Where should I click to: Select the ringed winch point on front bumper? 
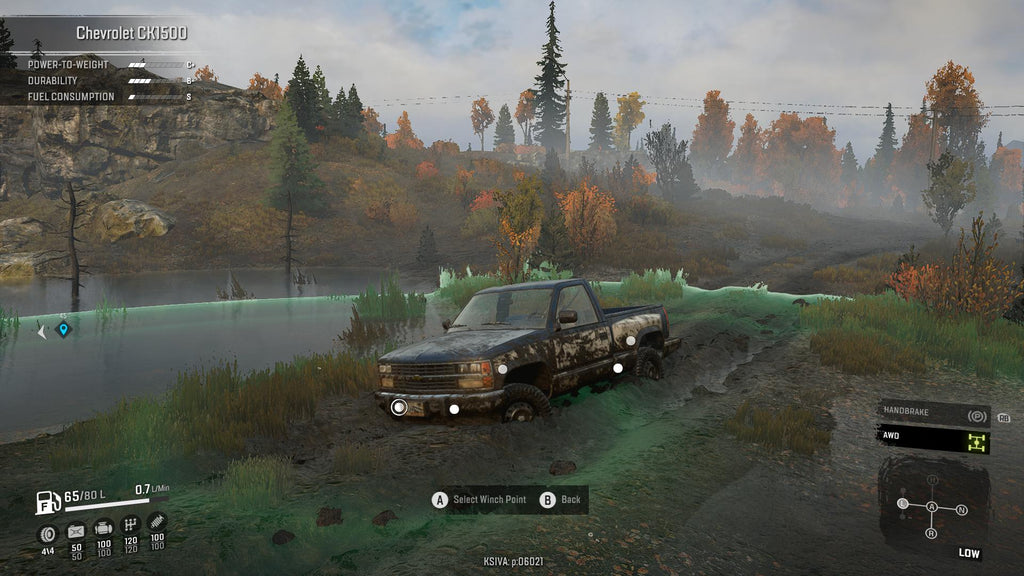pos(398,407)
